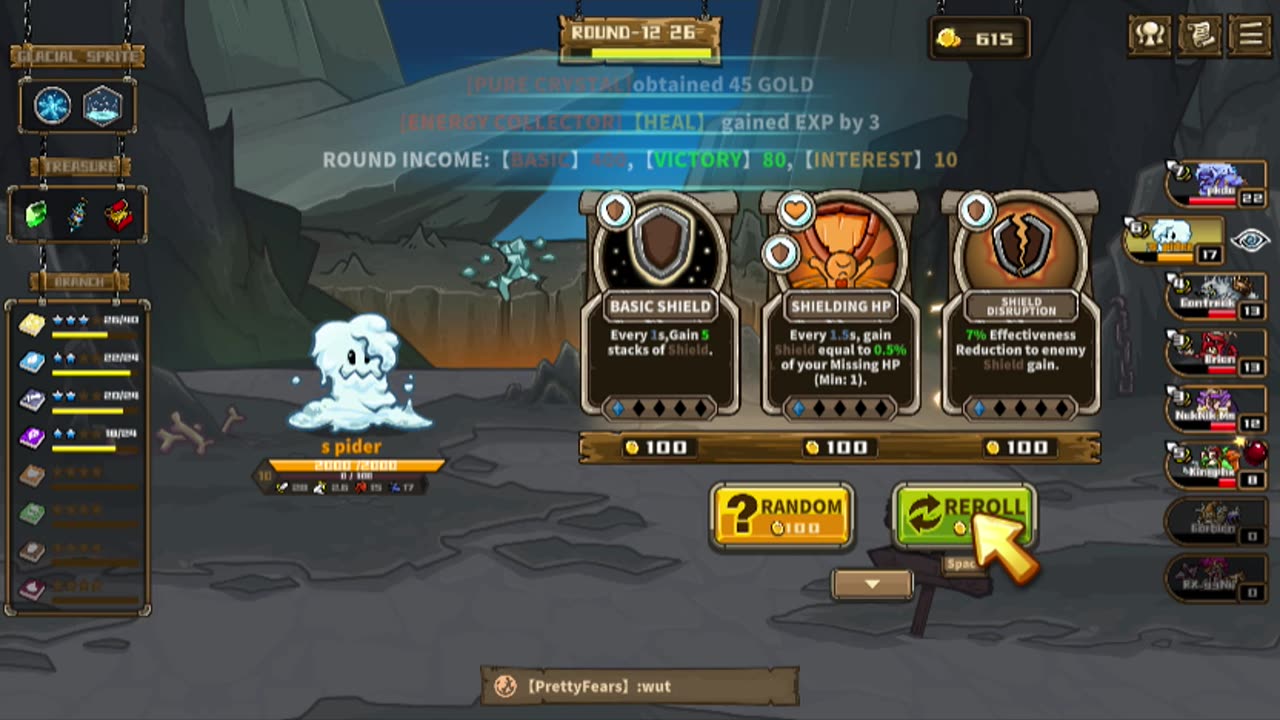Open the purple branch book
Viewport: 1280px width, 720px height.
click(32, 437)
